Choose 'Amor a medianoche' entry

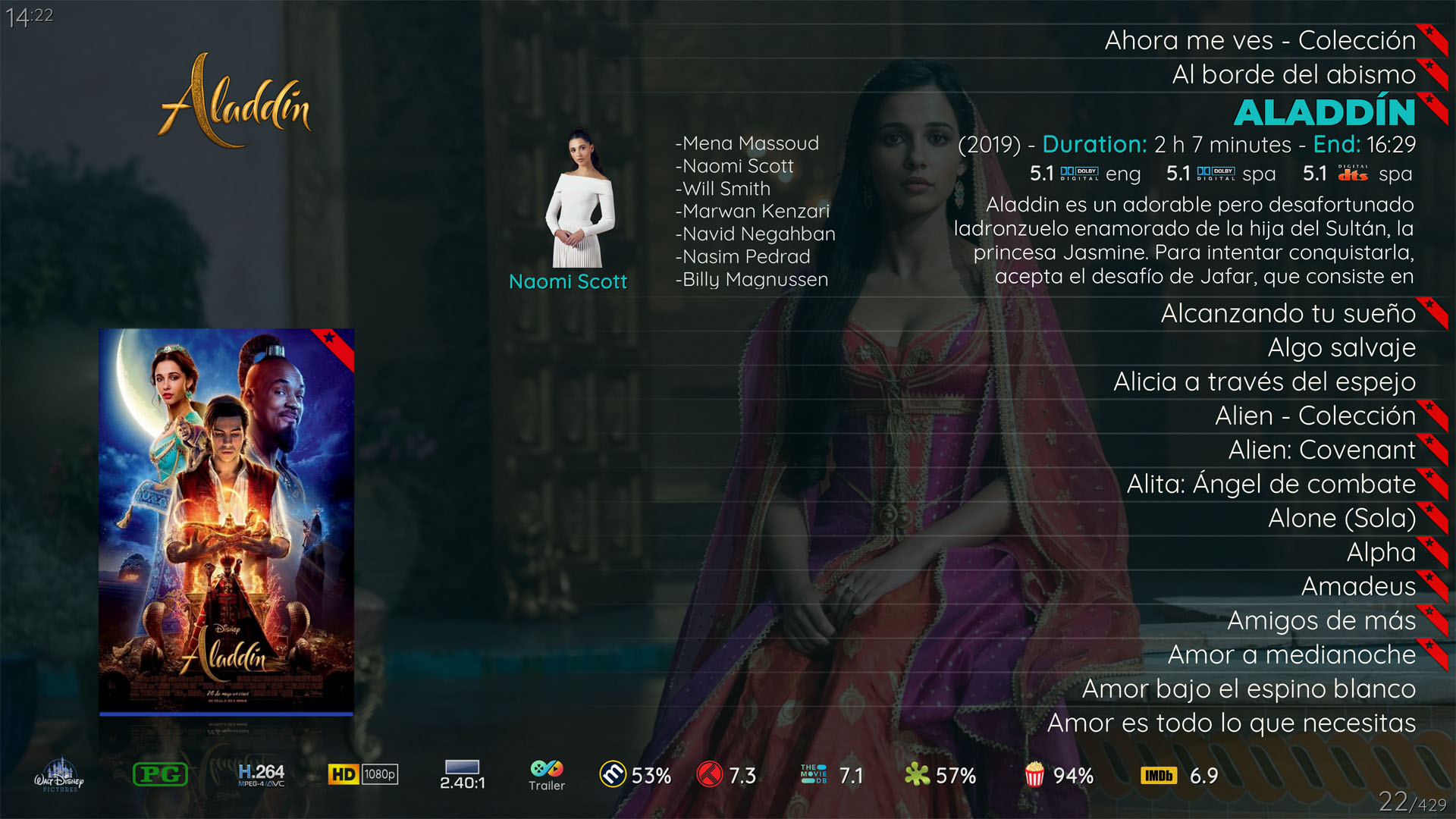[1291, 654]
